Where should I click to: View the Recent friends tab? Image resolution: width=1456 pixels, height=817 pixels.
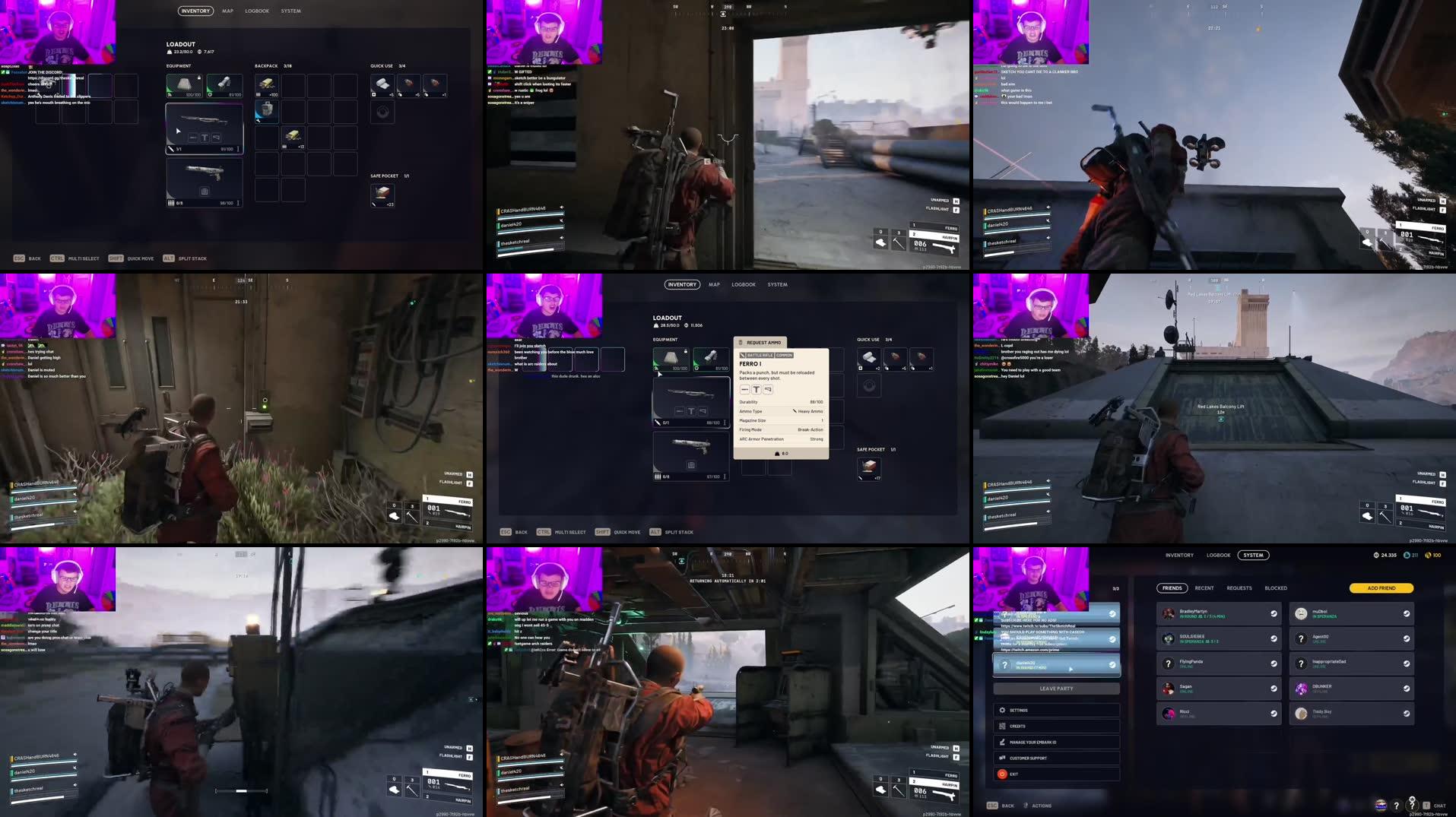[x=1204, y=588]
